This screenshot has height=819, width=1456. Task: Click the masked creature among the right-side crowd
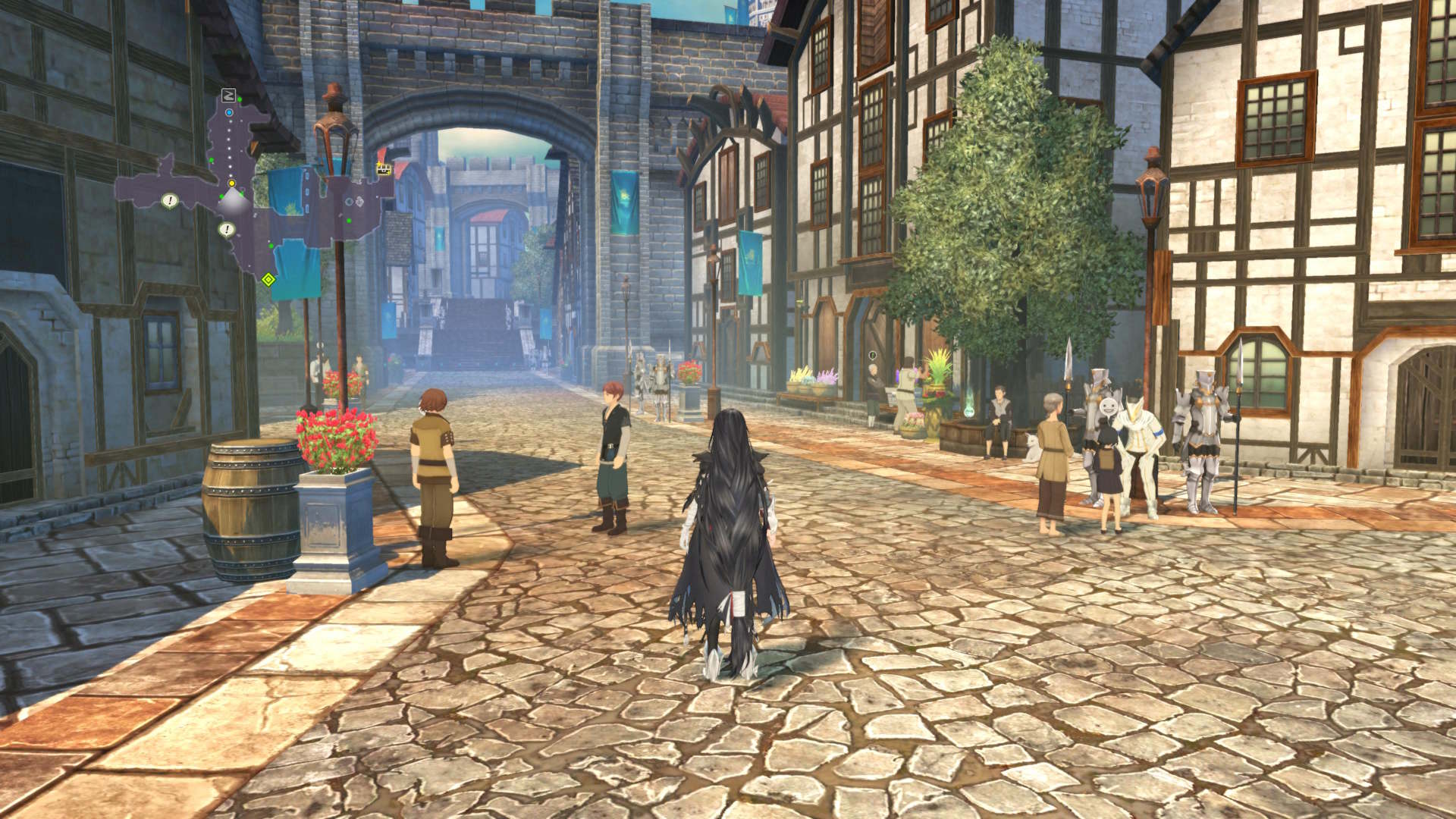[1109, 408]
